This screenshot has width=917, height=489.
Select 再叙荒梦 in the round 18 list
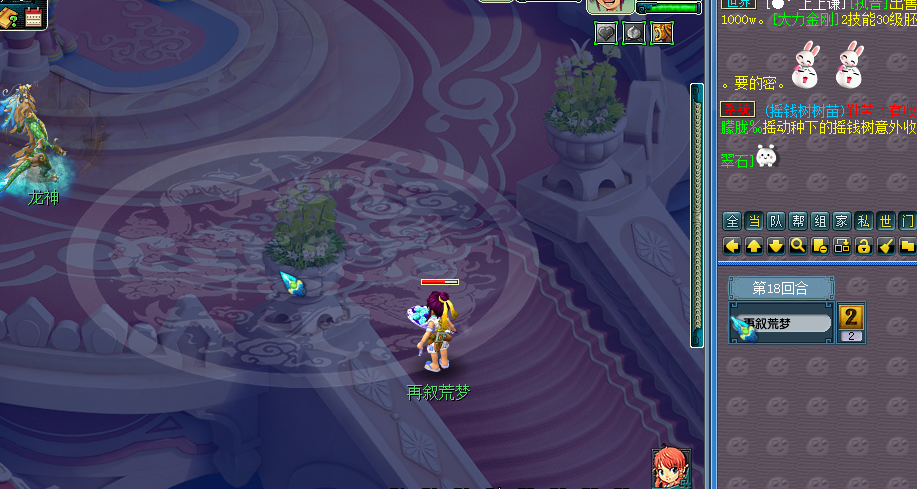coord(782,324)
